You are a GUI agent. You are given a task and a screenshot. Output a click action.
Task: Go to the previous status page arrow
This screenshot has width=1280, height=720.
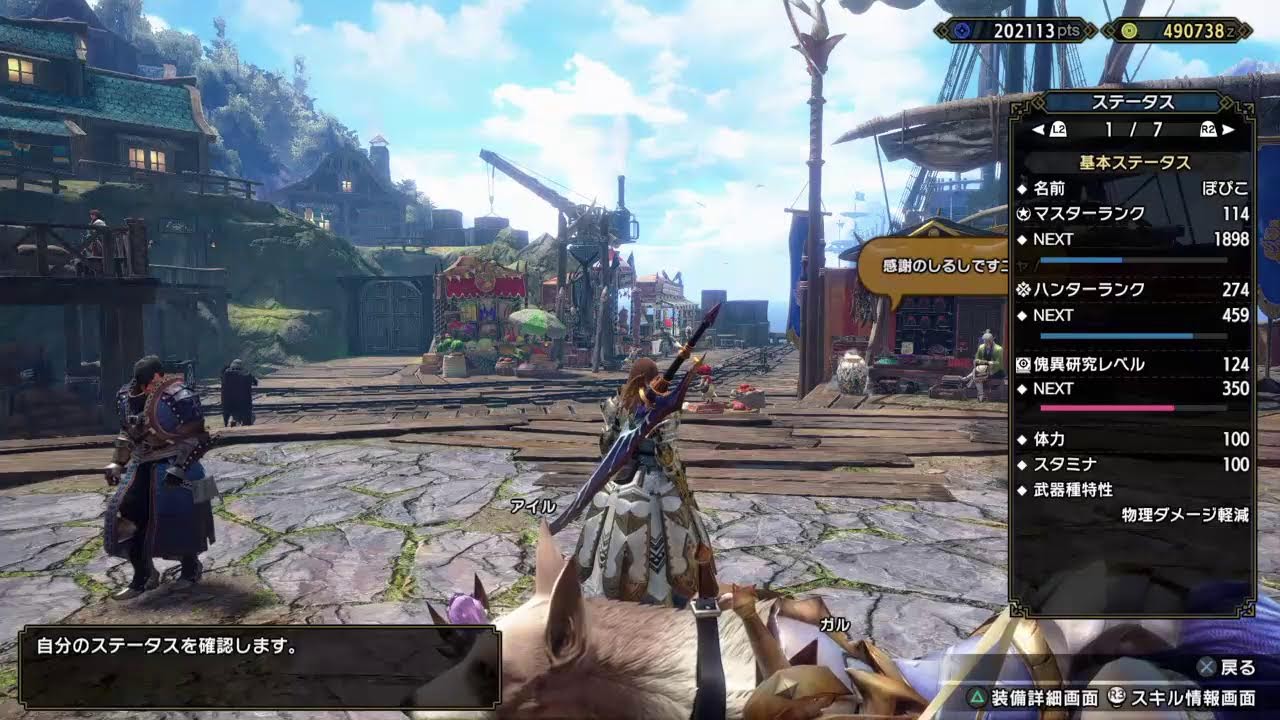click(x=1038, y=129)
